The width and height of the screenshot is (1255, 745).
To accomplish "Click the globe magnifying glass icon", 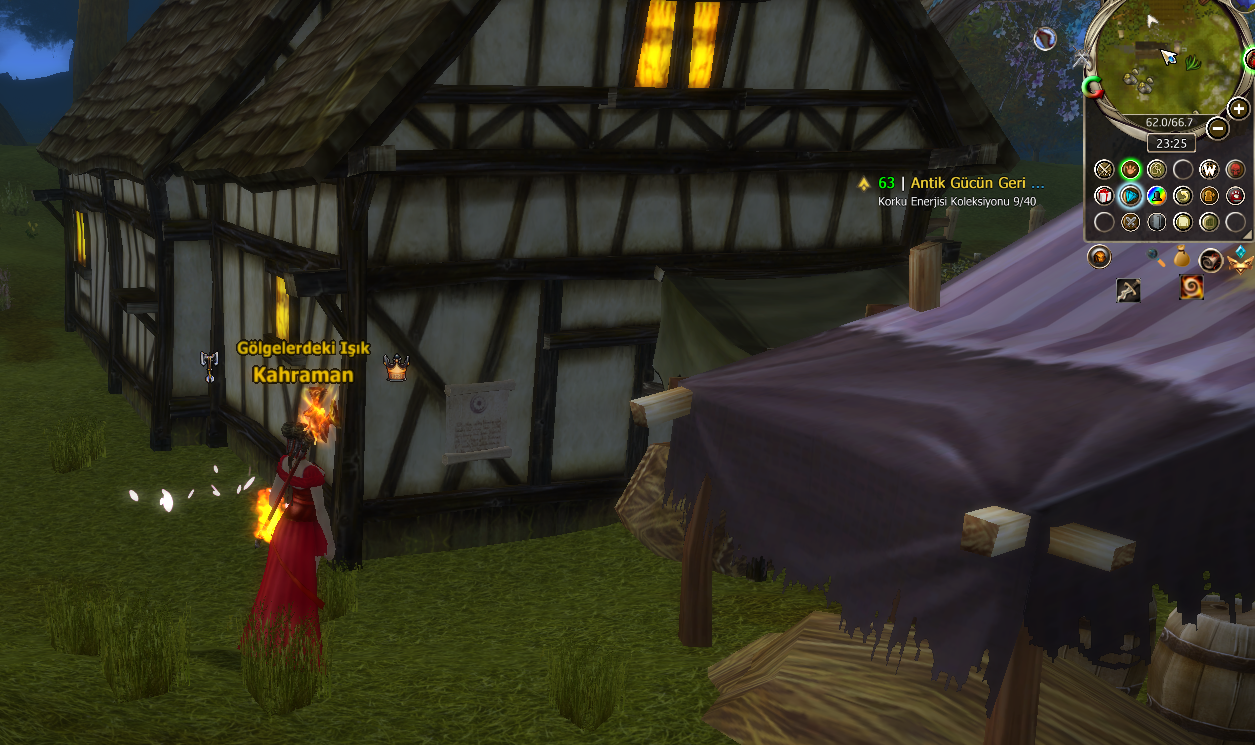I will click(x=1157, y=257).
